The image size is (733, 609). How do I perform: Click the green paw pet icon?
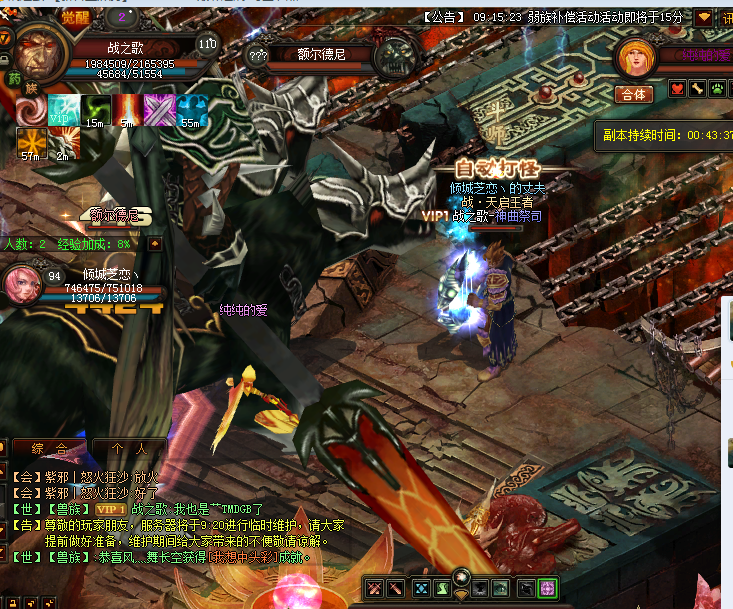coord(717,89)
